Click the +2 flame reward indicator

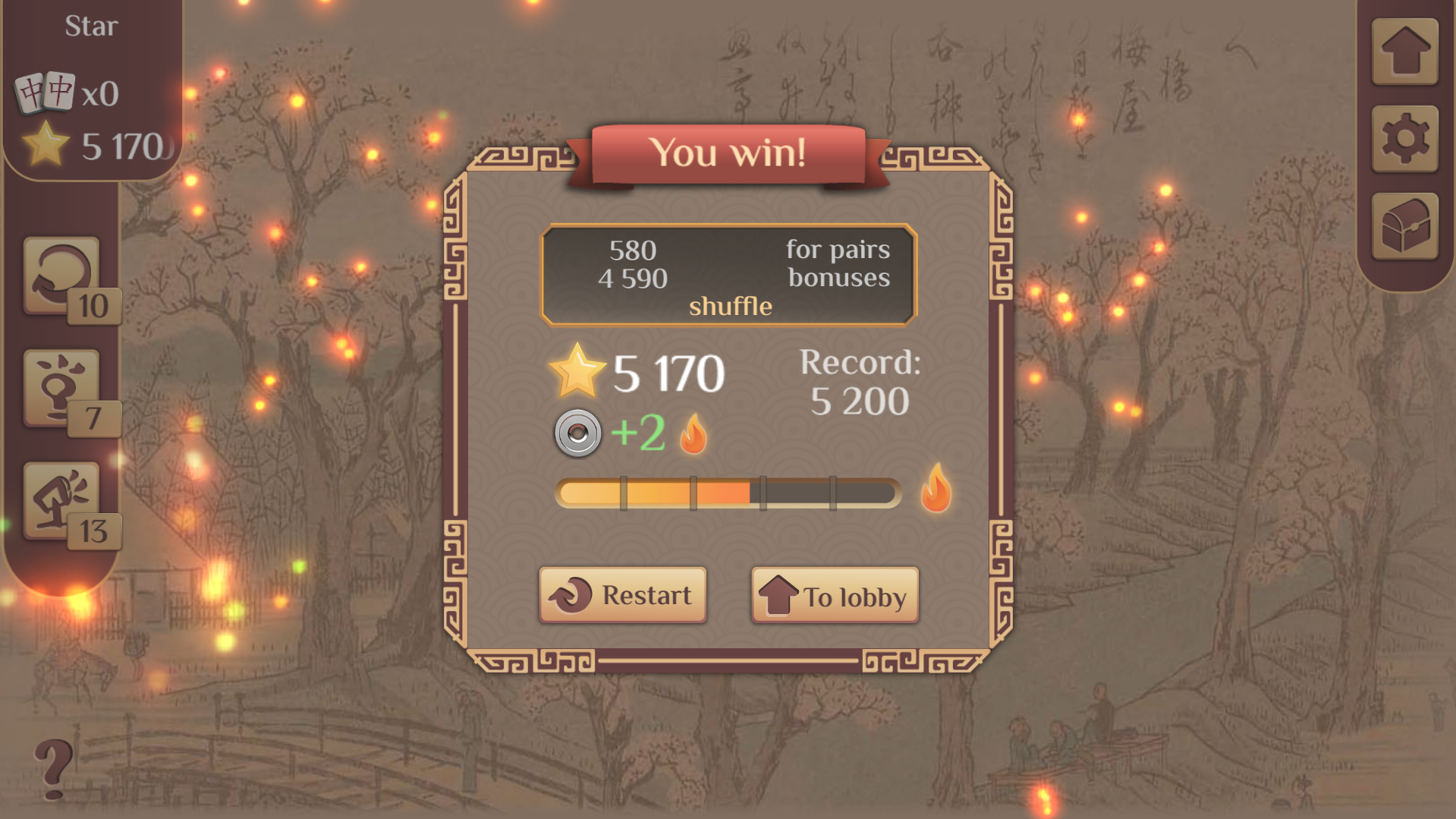point(638,433)
